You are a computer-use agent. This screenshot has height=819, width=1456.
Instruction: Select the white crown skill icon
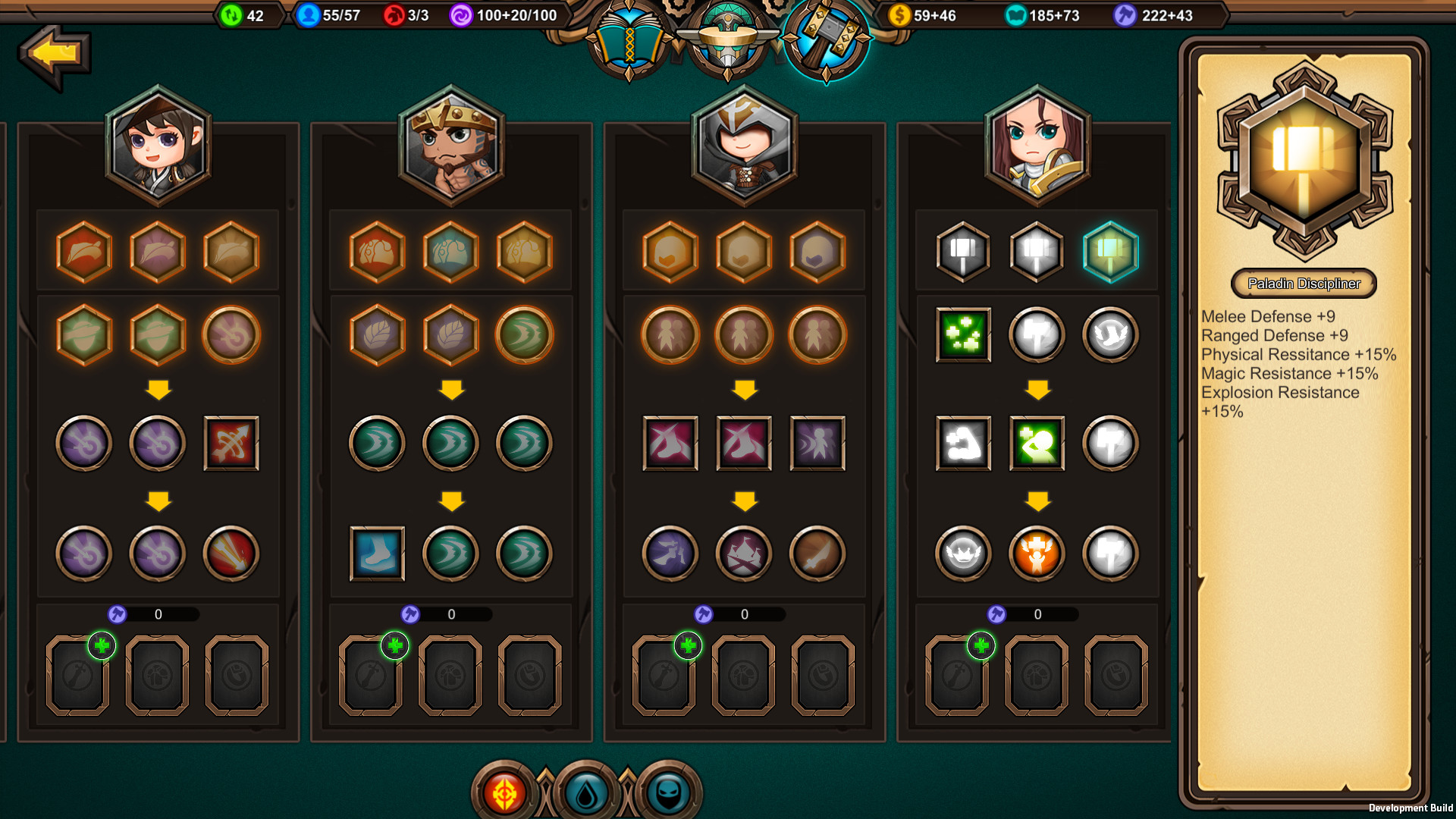[x=963, y=554]
